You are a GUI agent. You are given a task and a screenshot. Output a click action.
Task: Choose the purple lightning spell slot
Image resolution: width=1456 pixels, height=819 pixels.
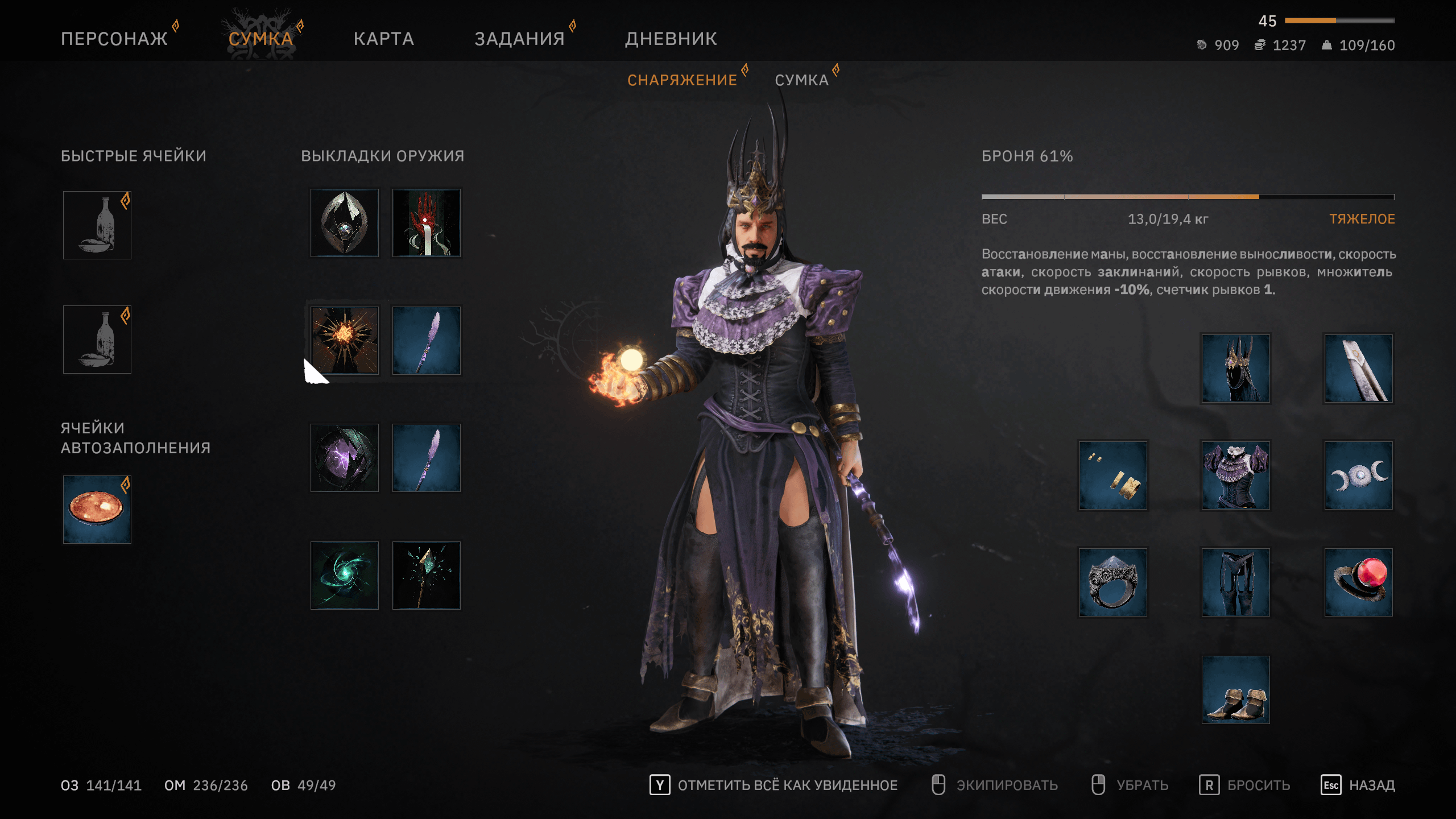point(345,458)
